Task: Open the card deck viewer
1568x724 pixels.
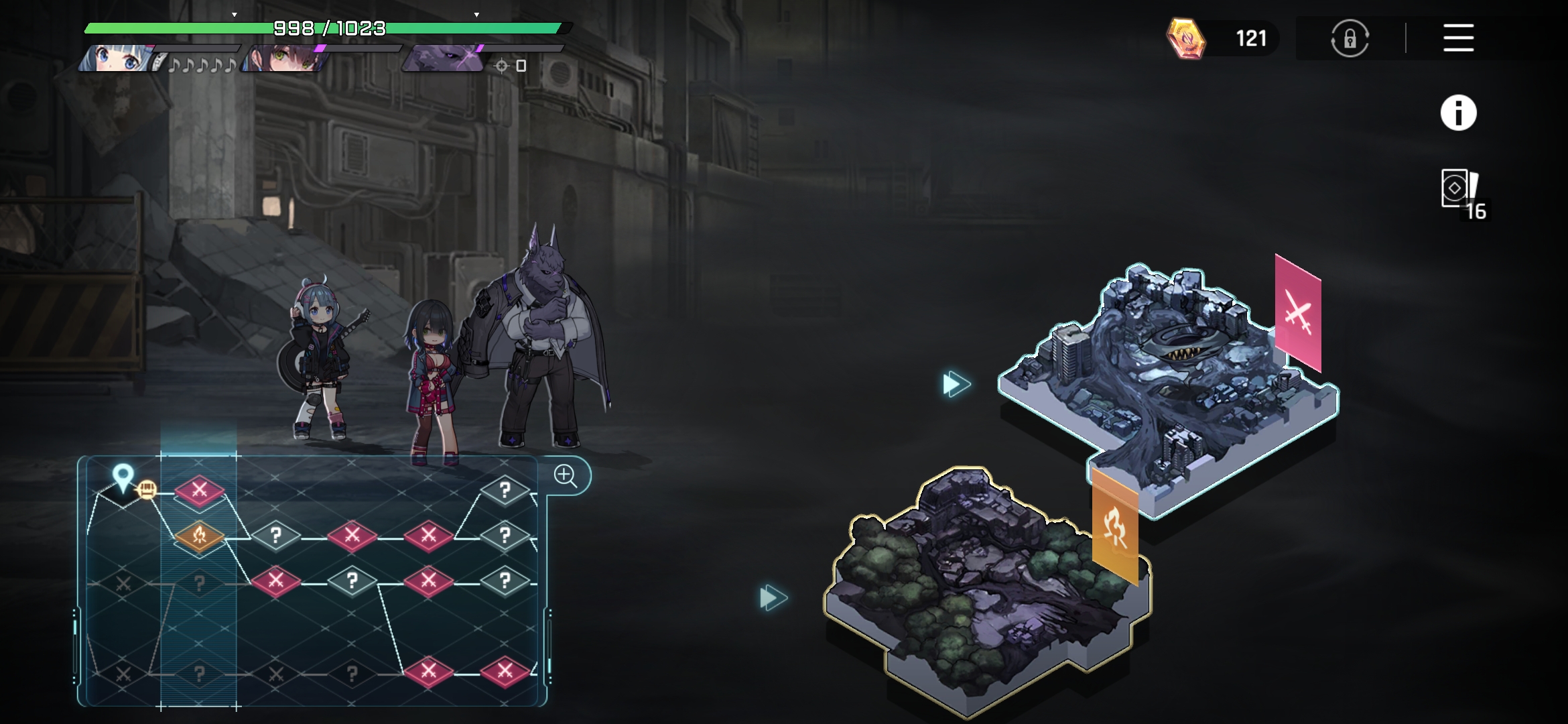Action: tap(1459, 189)
